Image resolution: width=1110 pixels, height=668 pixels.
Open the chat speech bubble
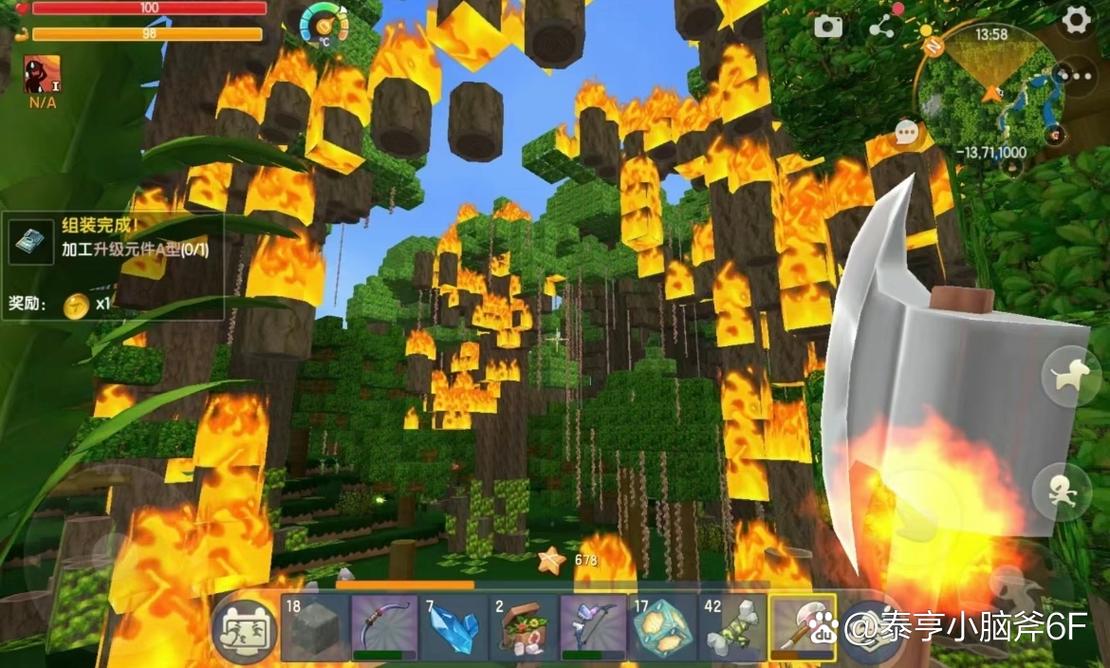[907, 132]
